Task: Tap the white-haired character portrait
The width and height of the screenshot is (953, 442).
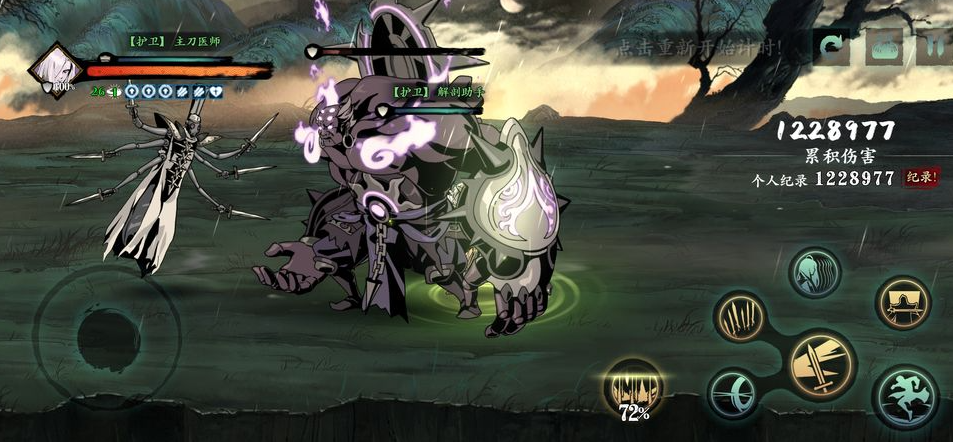Action: click(56, 69)
